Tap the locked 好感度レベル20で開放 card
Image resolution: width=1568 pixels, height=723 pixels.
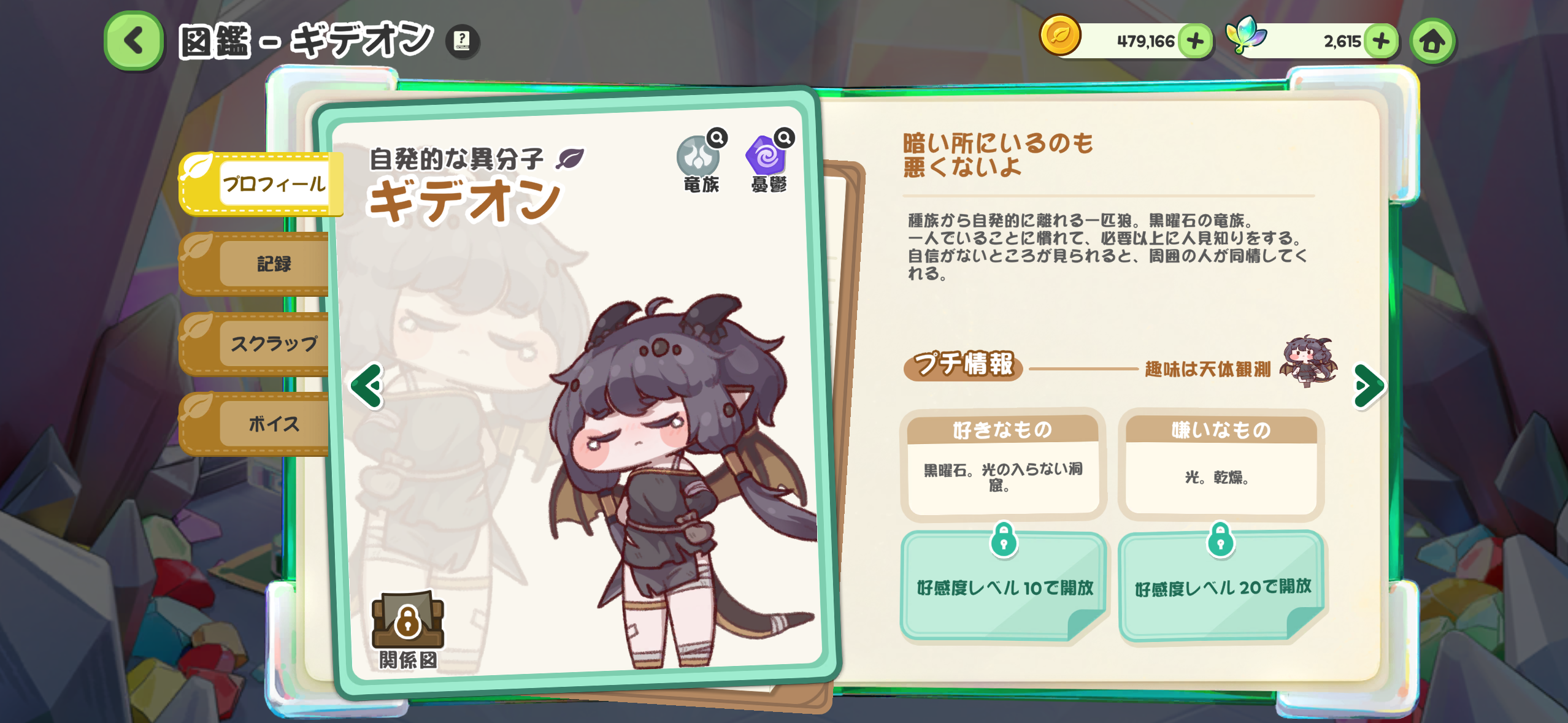1221,586
